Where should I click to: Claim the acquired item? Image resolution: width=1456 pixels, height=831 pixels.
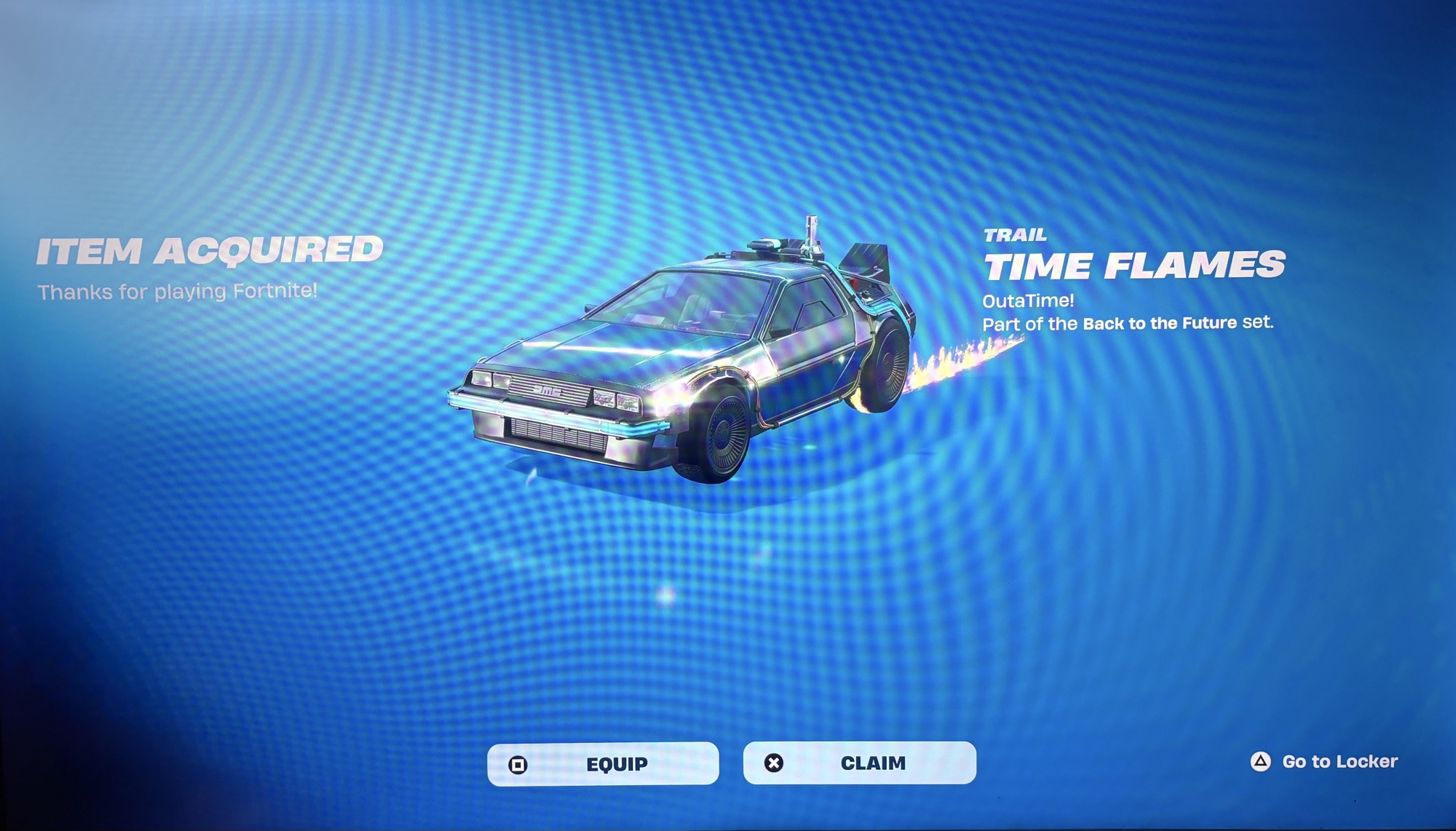tap(859, 763)
